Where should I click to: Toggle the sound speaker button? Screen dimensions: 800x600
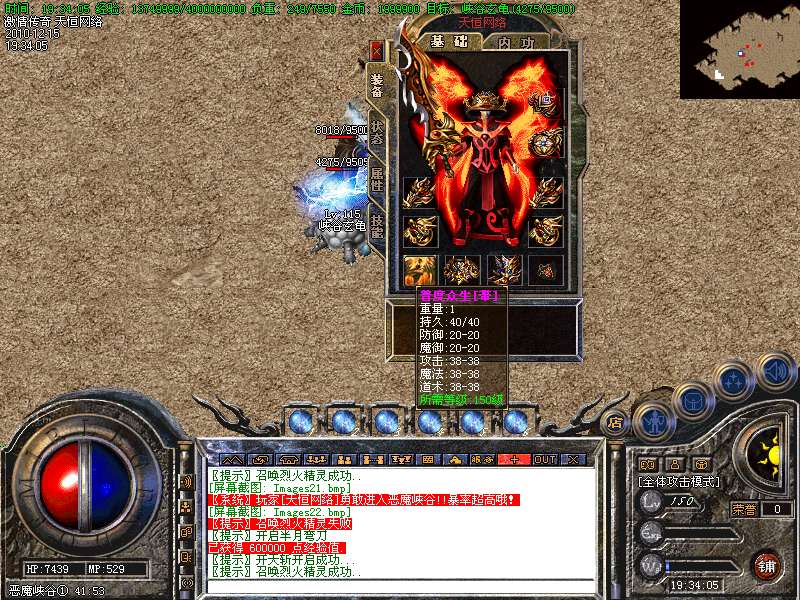coord(775,371)
